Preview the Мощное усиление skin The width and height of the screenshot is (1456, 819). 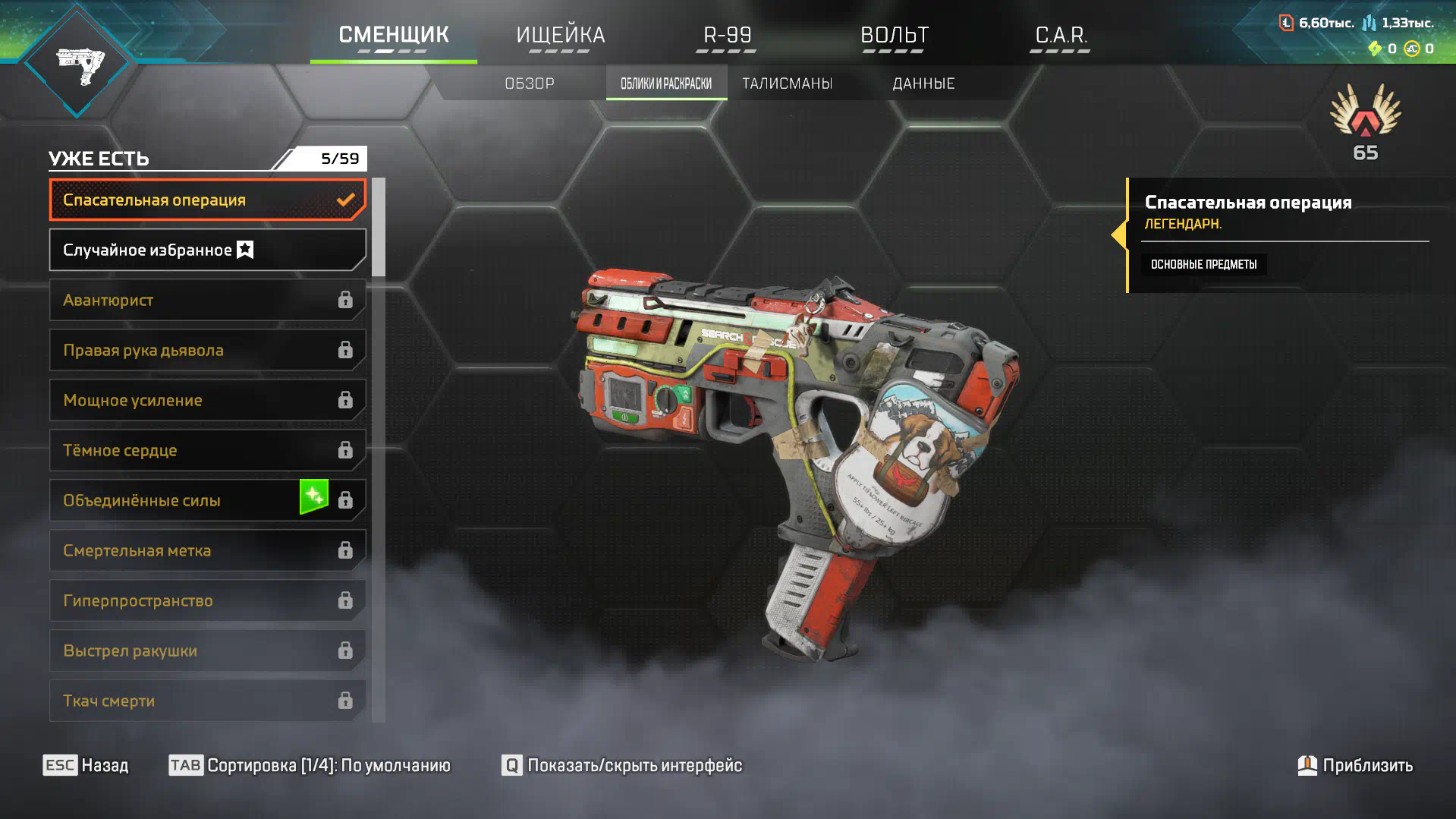pos(207,400)
